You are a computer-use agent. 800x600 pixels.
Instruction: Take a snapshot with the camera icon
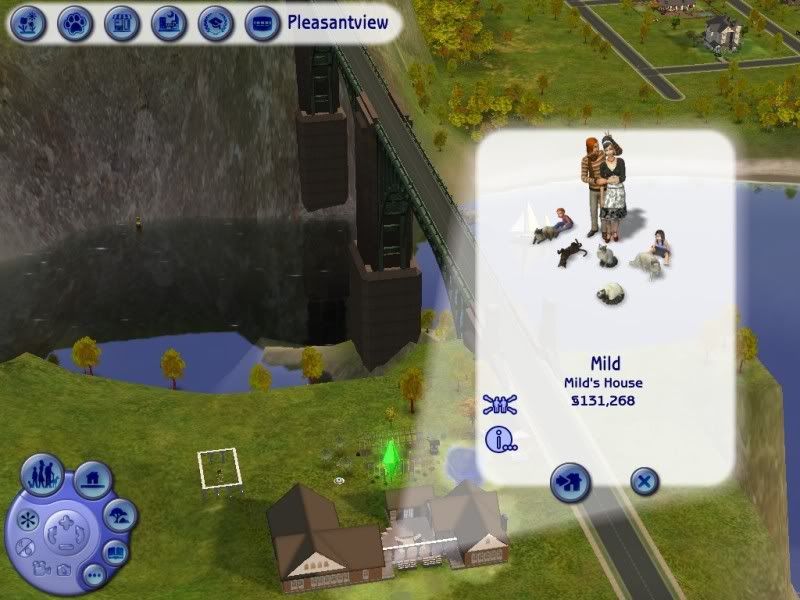point(64,570)
